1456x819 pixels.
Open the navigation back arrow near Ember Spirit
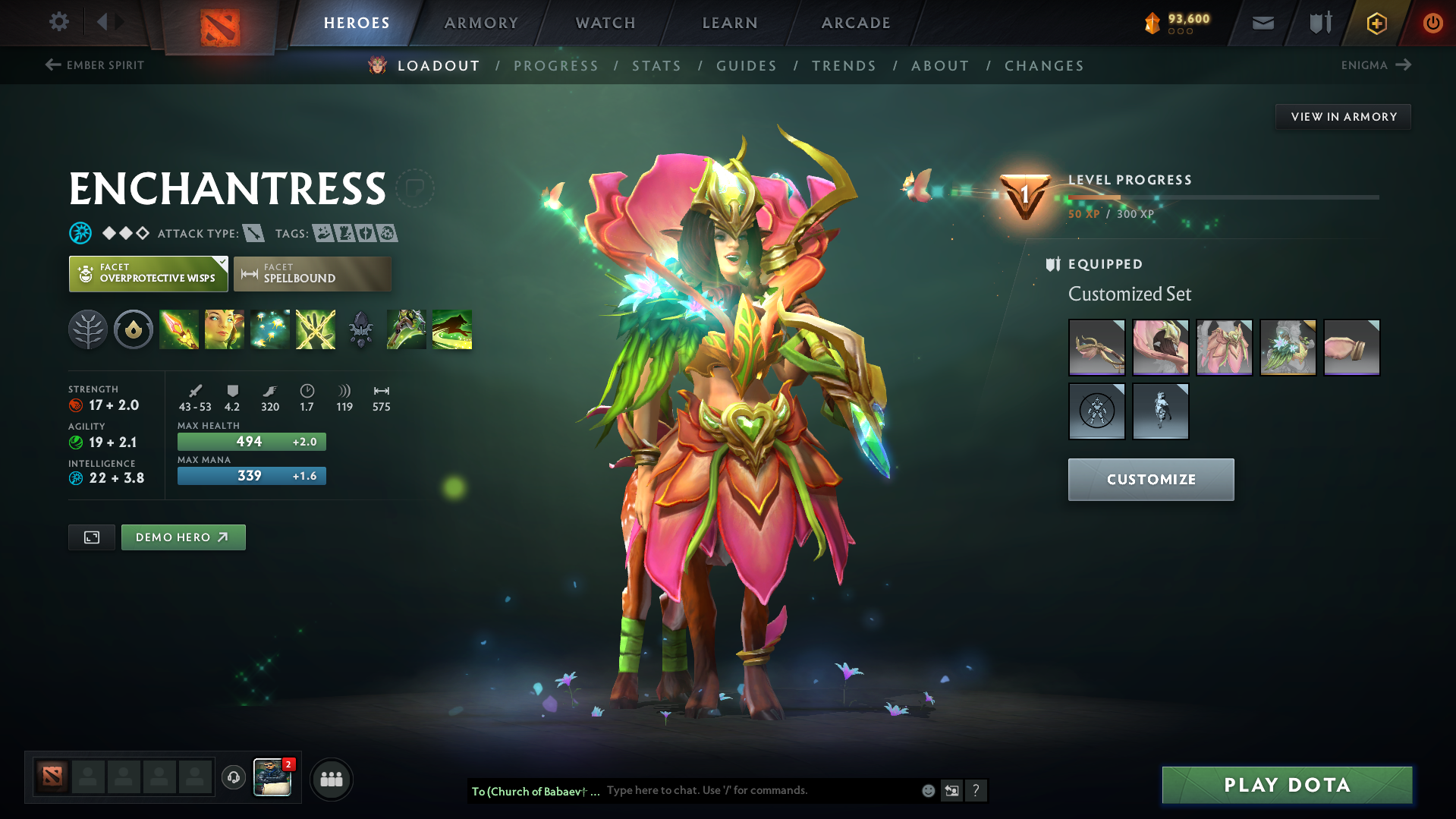pyautogui.click(x=52, y=65)
